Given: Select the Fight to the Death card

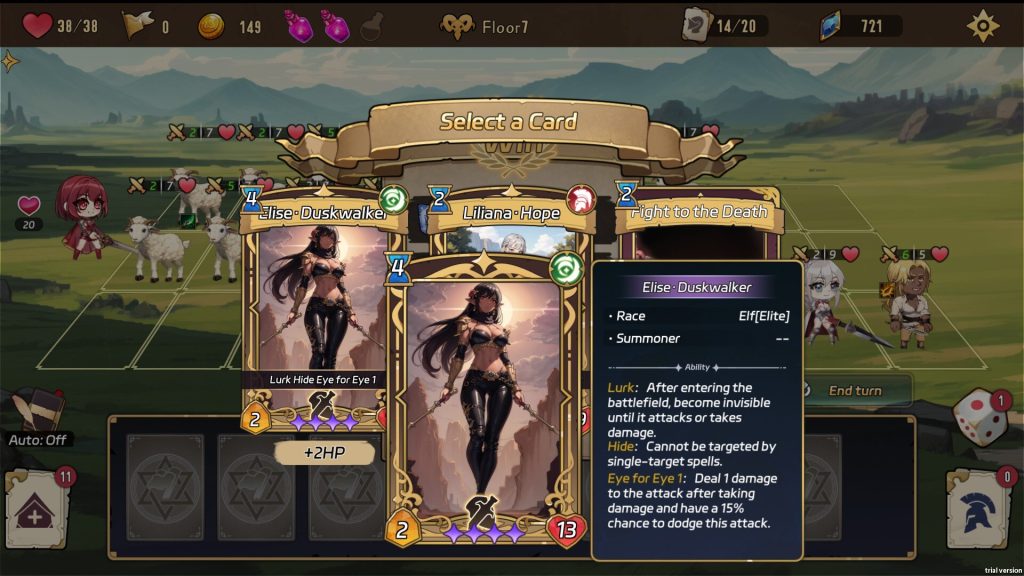Looking at the screenshot, I should 699,212.
